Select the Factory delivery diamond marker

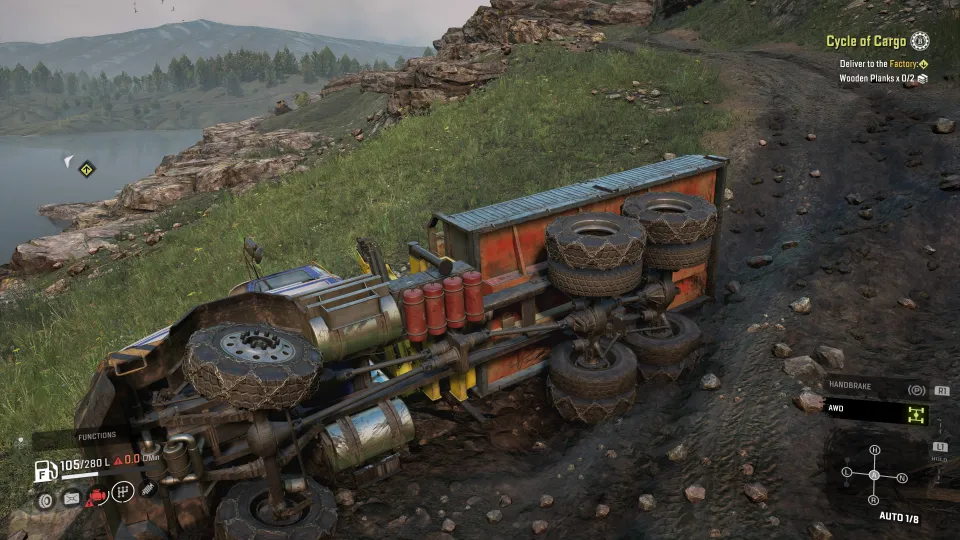pyautogui.click(x=923, y=63)
